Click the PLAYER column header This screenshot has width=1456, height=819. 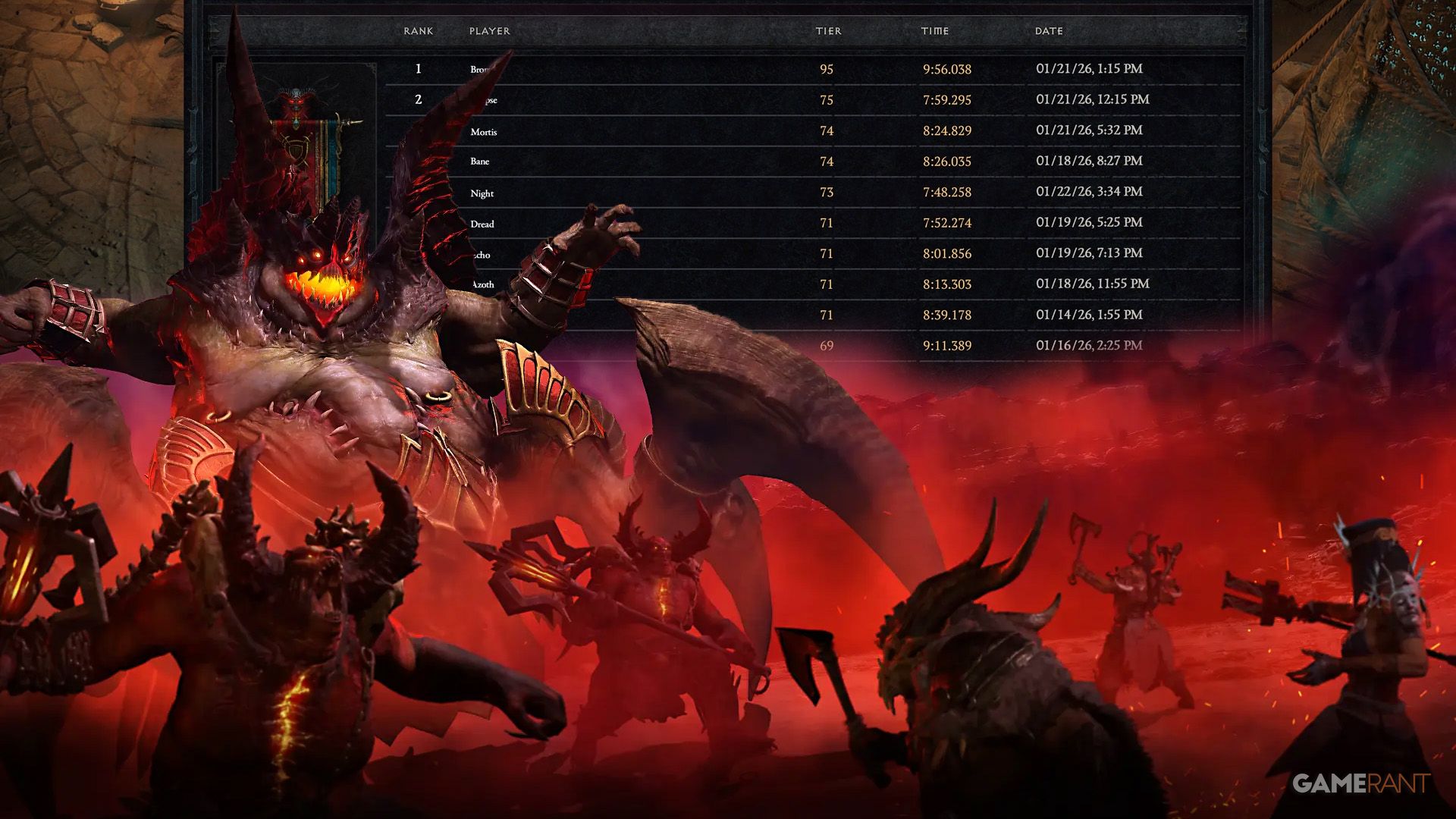490,31
